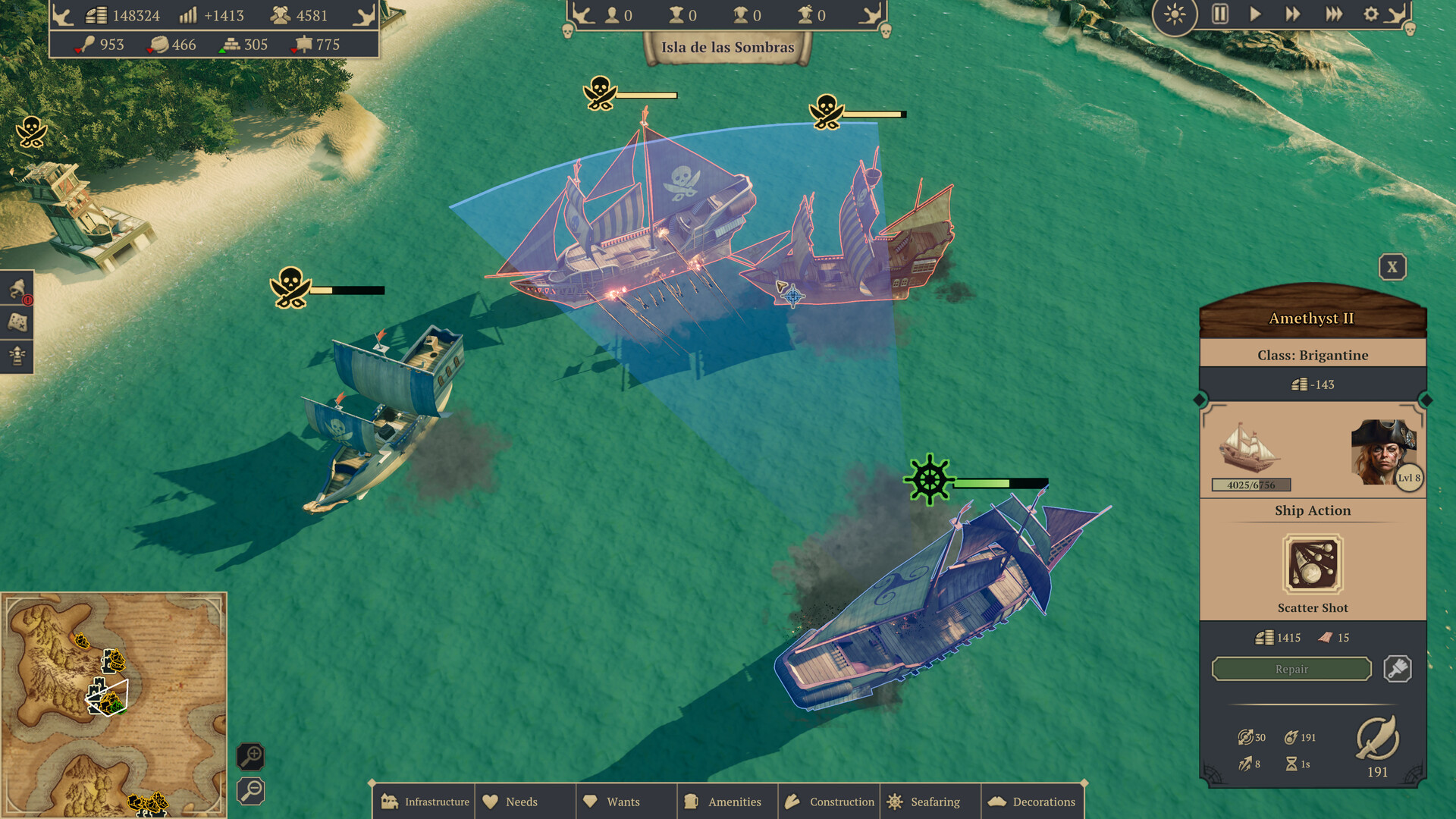
Task: Close the Amethyst II panel with X
Action: [x=1392, y=267]
